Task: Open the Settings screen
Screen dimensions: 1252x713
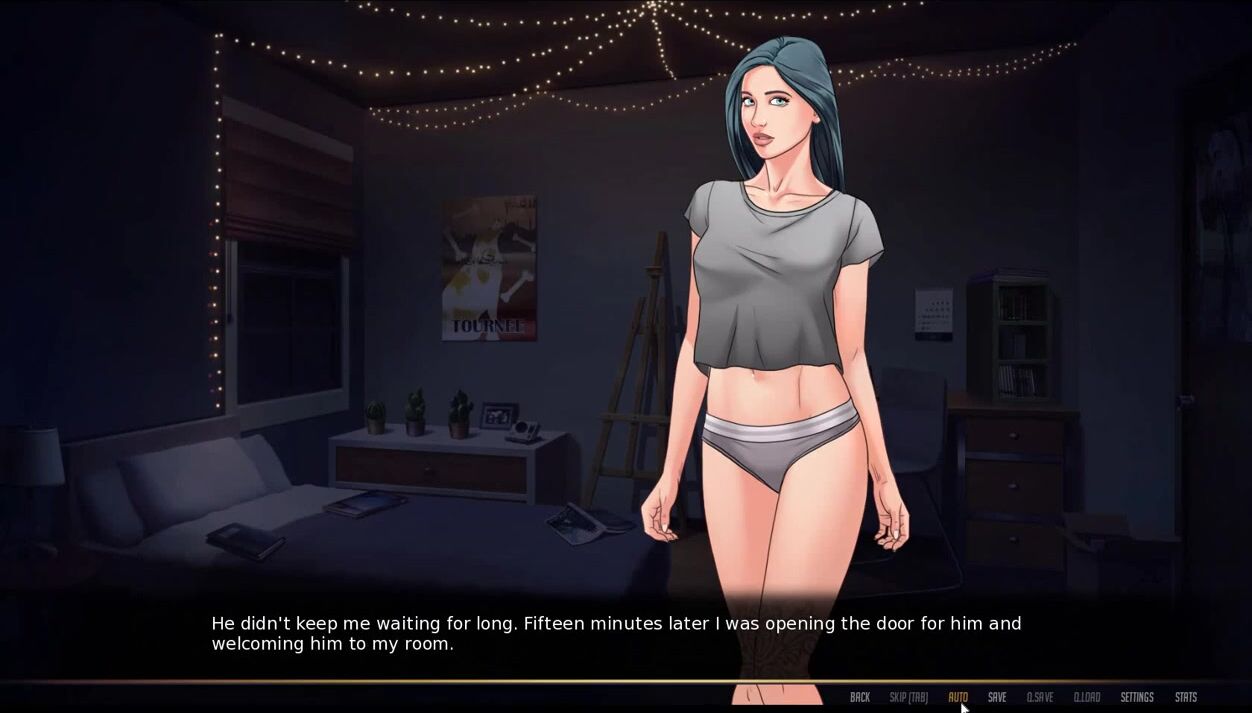Action: click(1136, 697)
